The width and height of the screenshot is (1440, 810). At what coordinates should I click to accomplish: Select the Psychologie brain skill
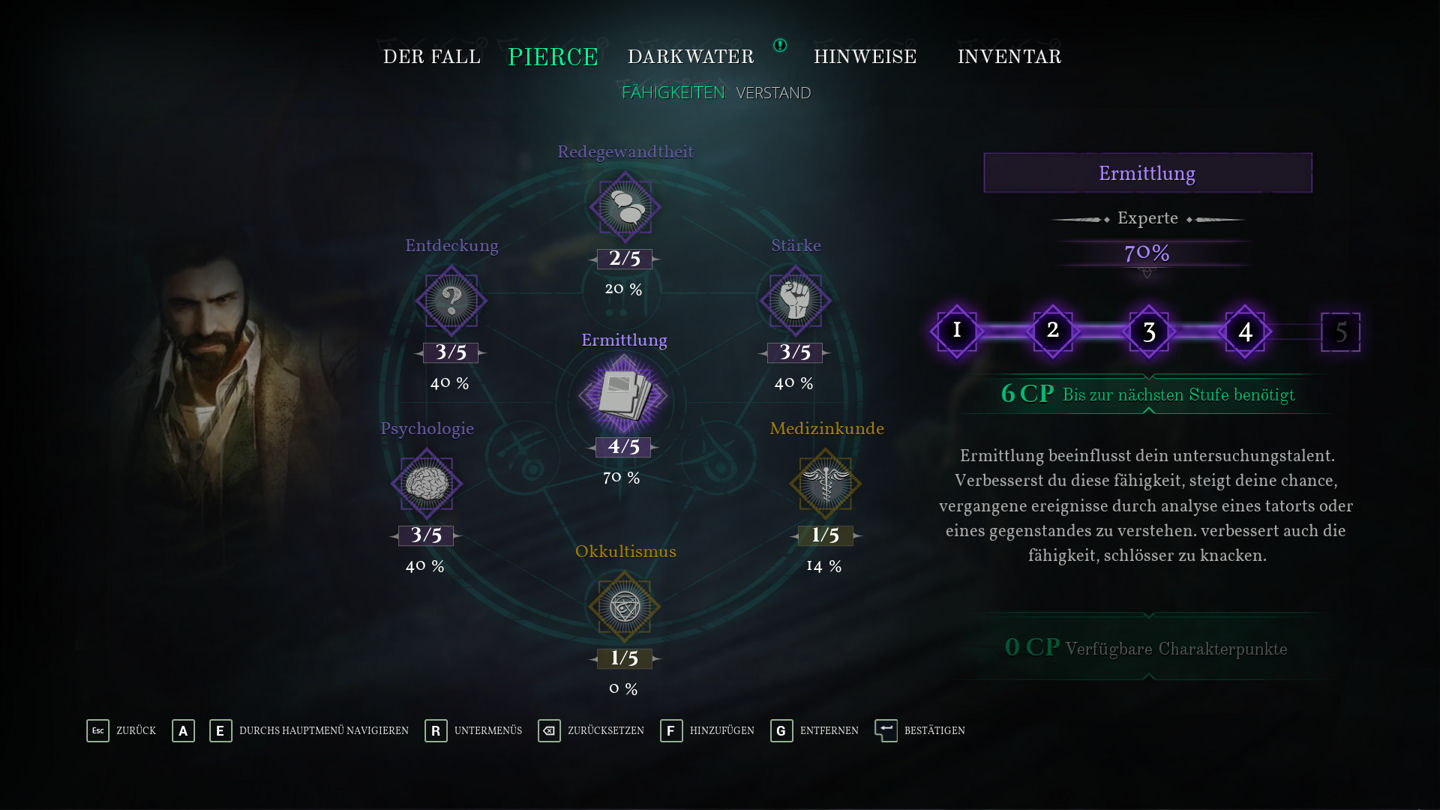point(426,484)
